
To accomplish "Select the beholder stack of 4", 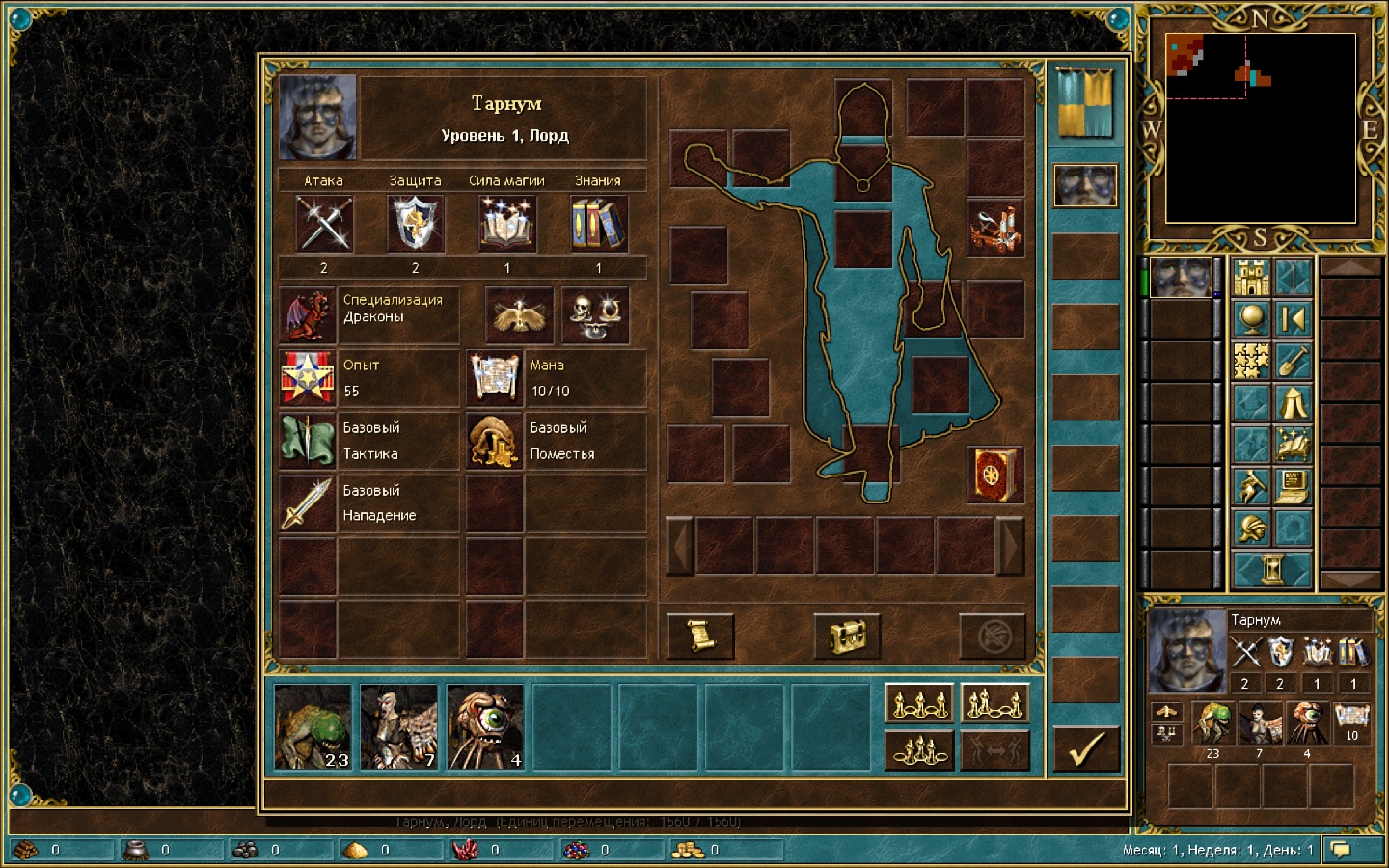I will (x=485, y=727).
